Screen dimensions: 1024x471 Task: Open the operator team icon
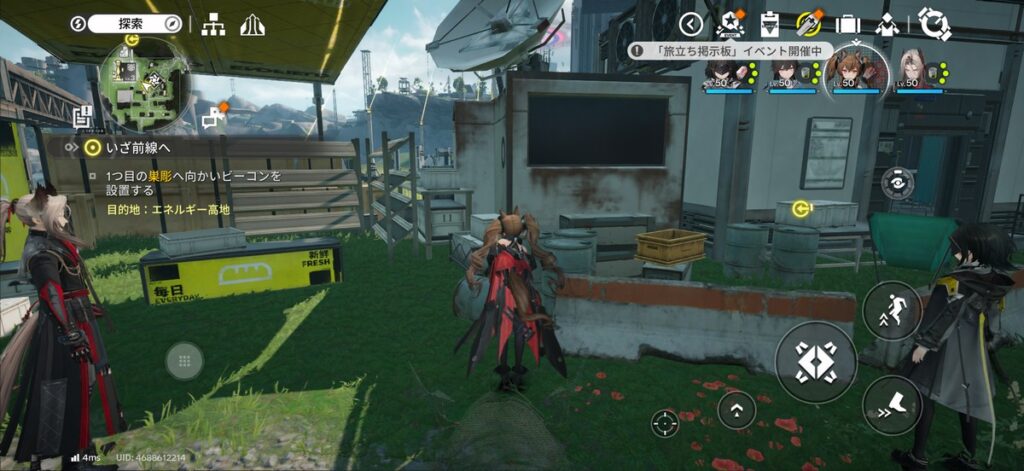[887, 24]
